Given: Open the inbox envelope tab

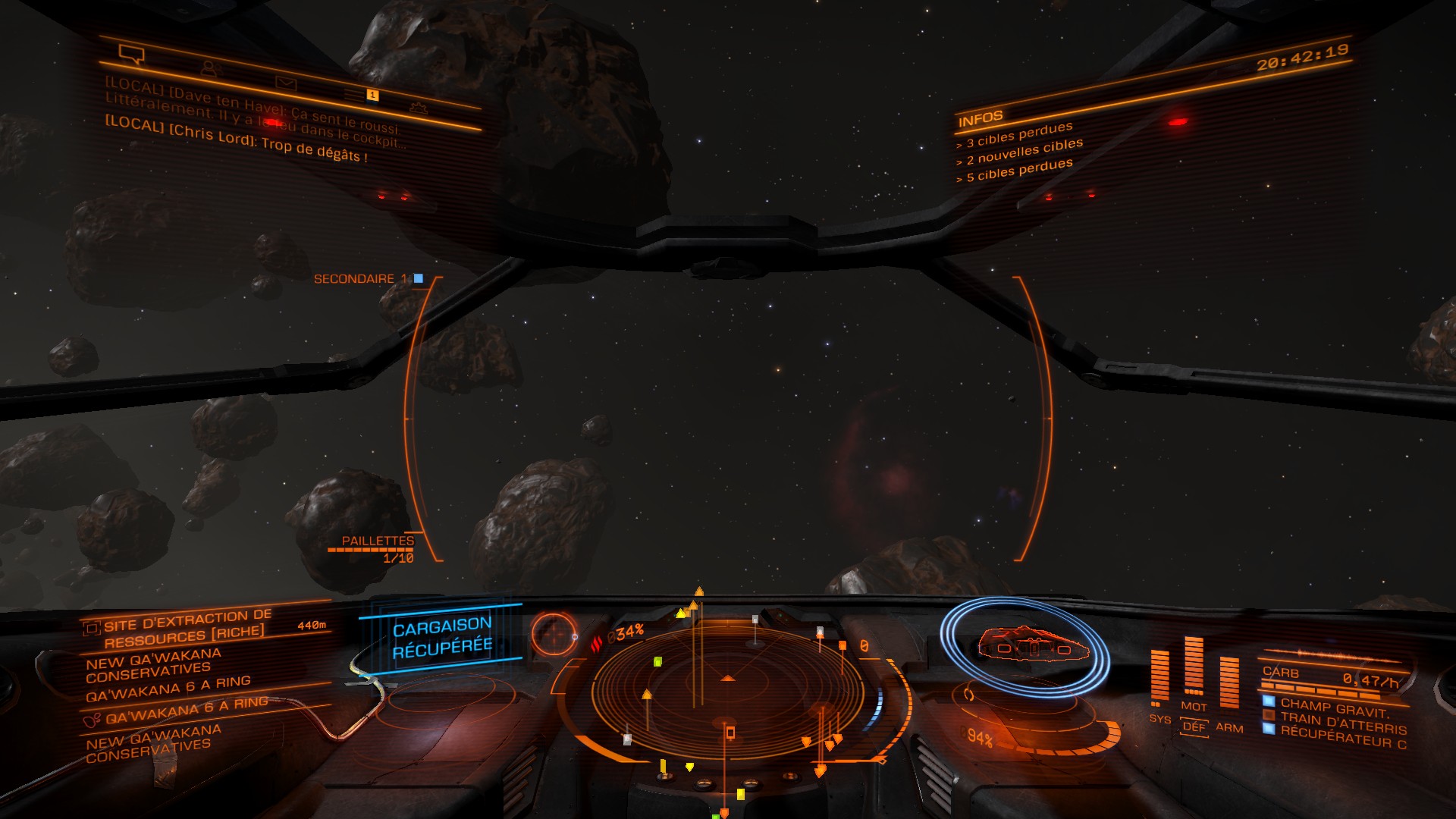Looking at the screenshot, I should [x=286, y=82].
